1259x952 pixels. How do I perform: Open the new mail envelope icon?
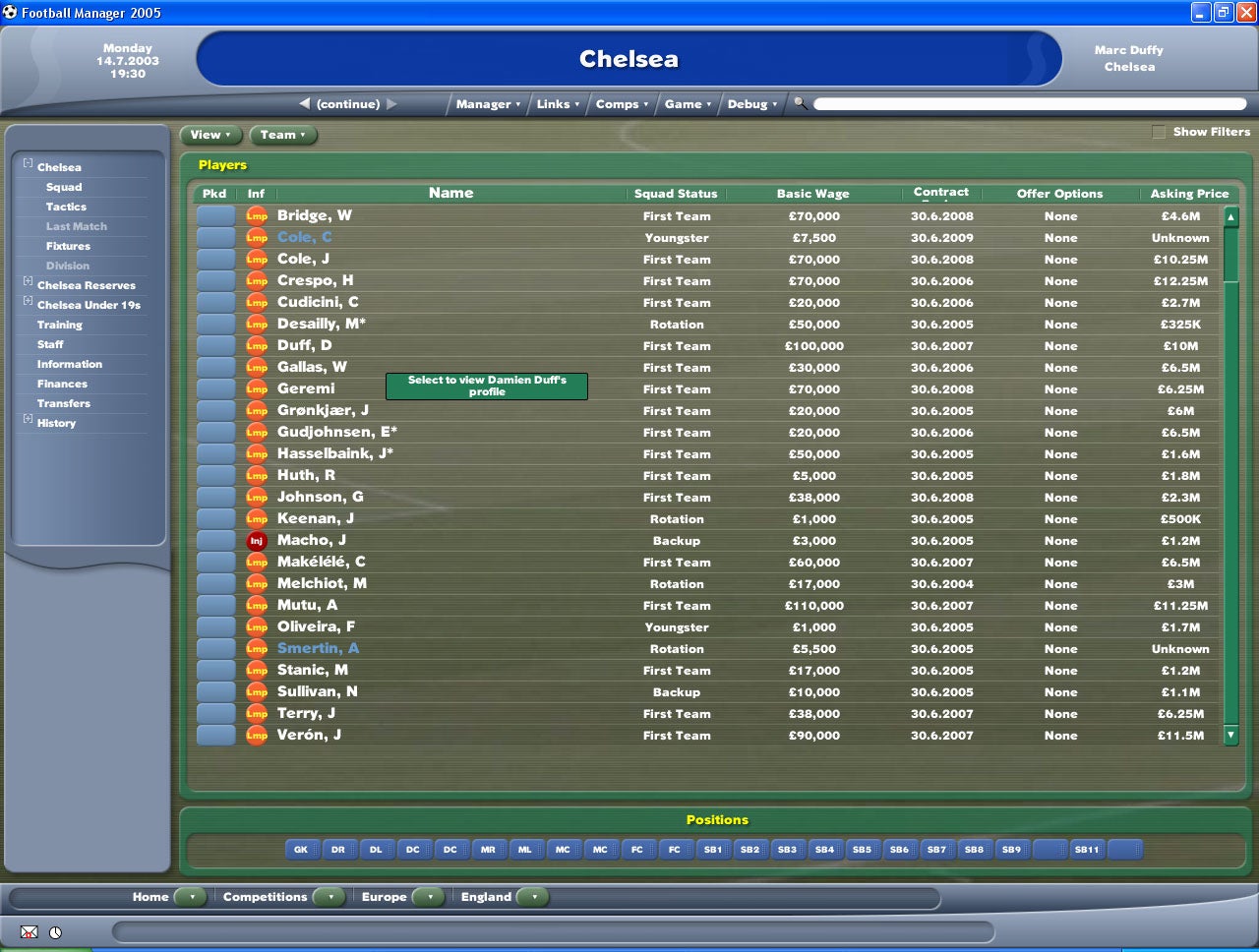coord(29,931)
